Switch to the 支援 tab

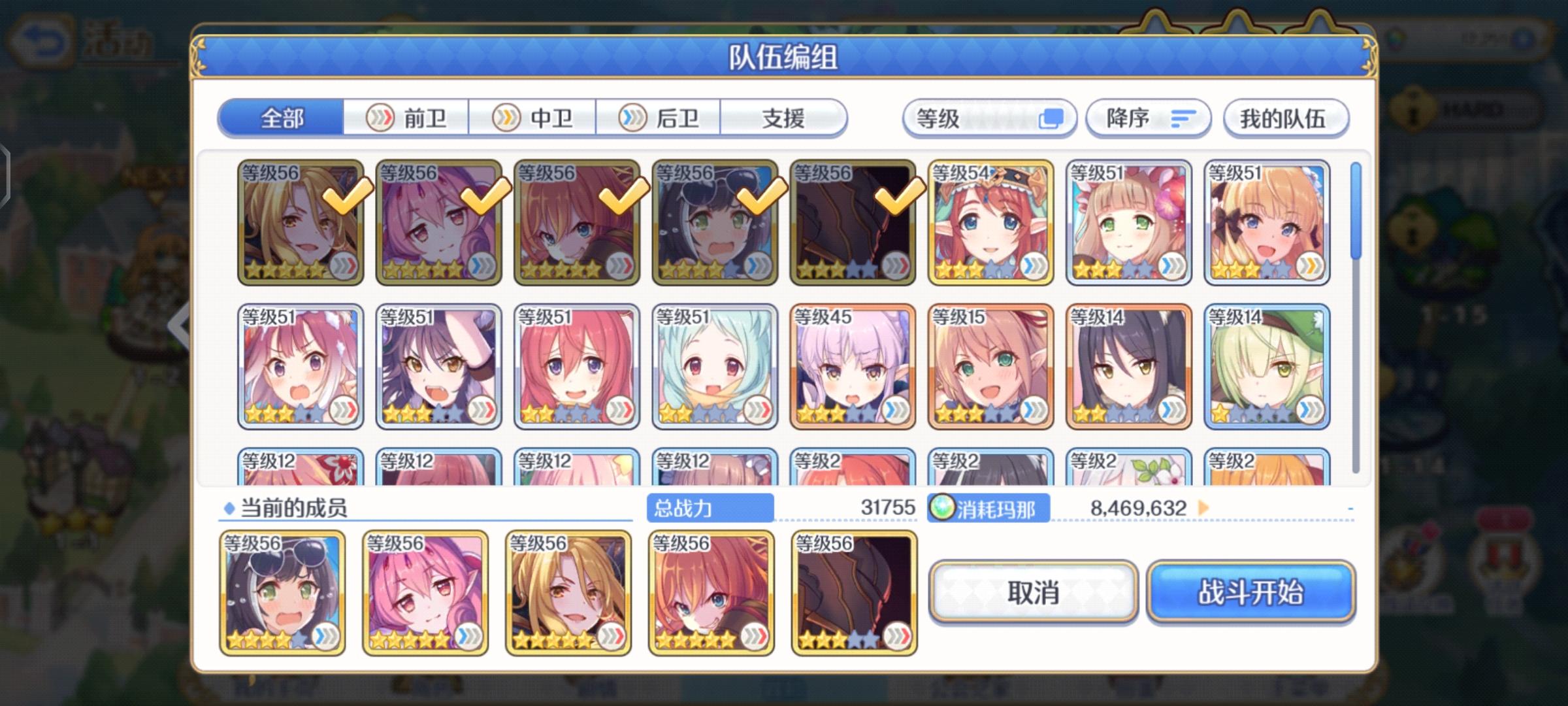(x=784, y=118)
